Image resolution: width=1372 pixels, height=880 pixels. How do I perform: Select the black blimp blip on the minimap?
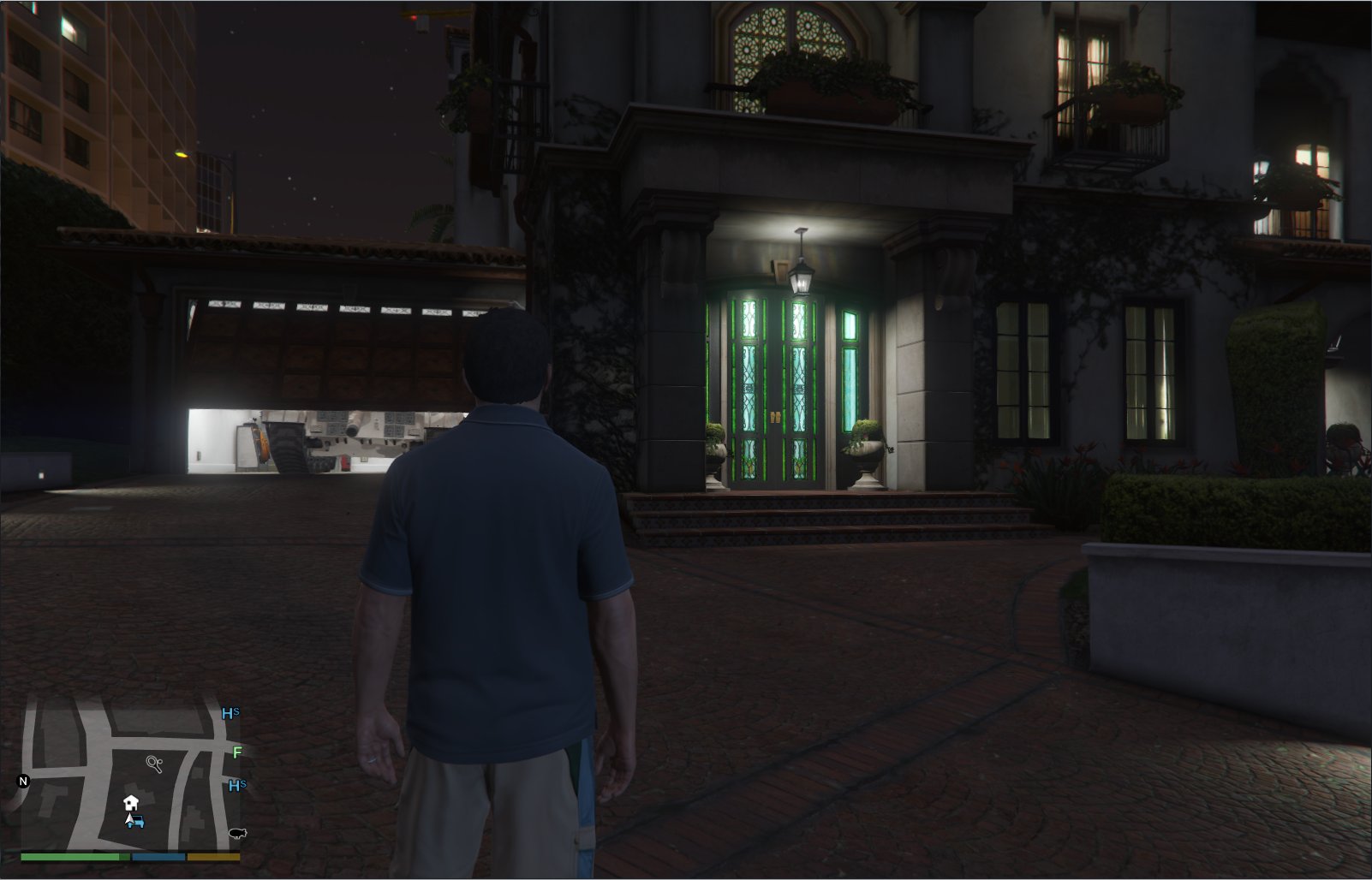click(237, 834)
